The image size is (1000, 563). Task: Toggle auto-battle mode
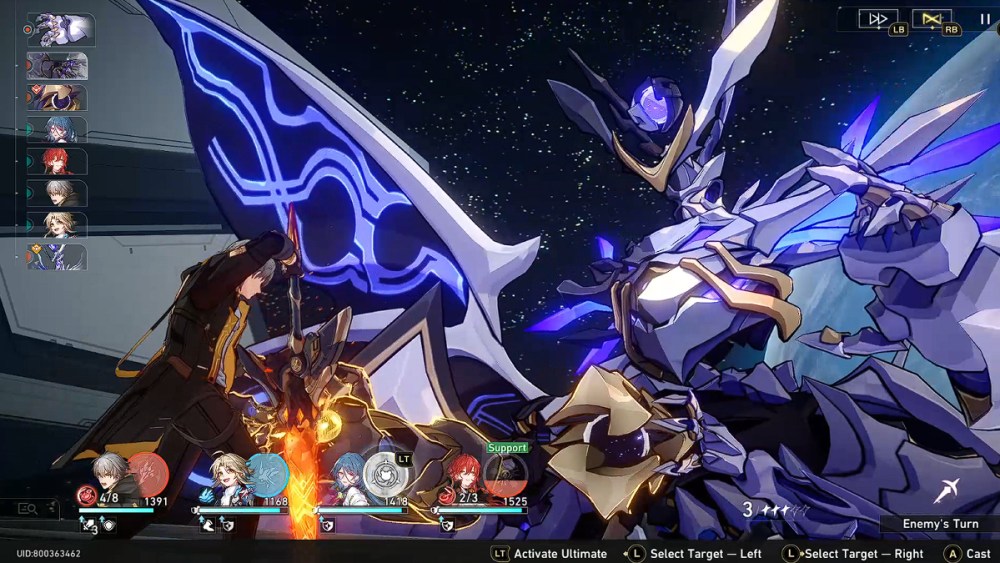[932, 18]
